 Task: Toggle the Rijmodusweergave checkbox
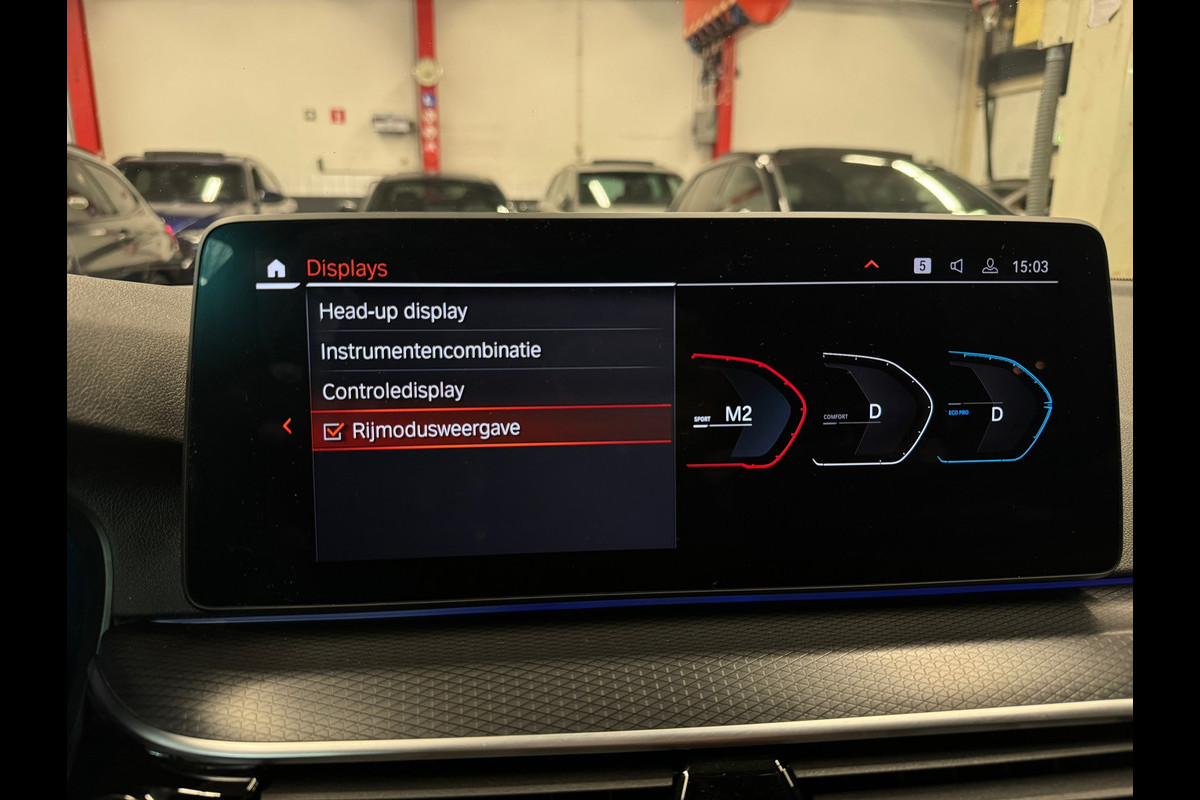pos(333,431)
